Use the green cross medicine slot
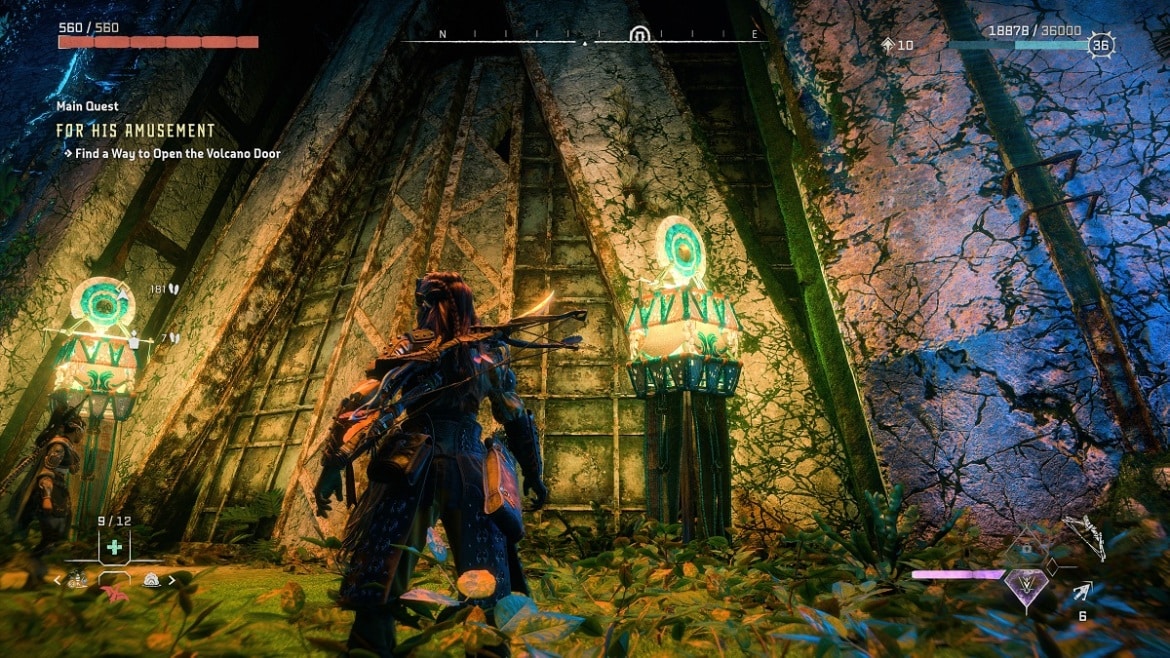This screenshot has height=658, width=1170. (114, 547)
